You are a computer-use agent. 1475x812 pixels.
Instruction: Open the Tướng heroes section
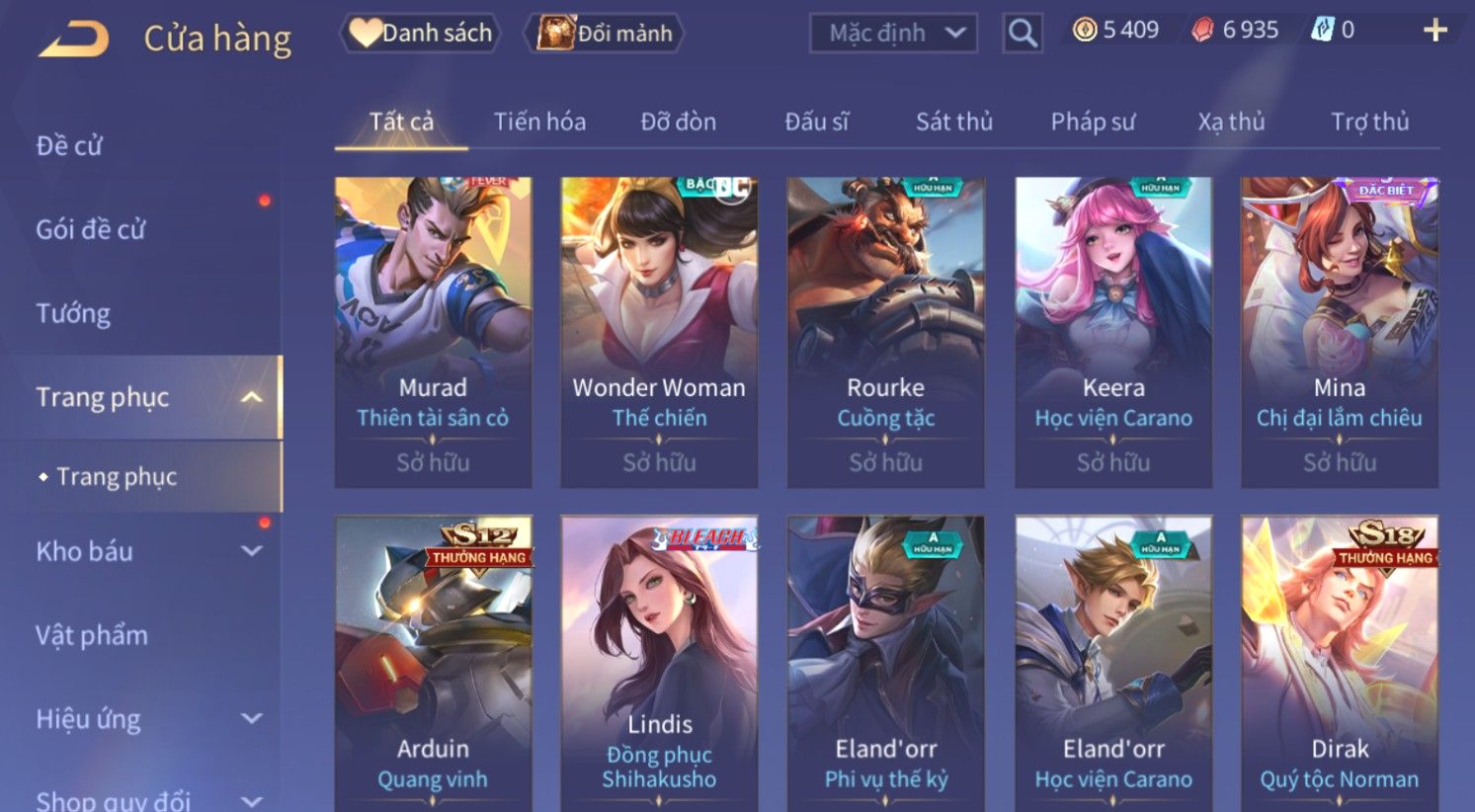coord(73,313)
